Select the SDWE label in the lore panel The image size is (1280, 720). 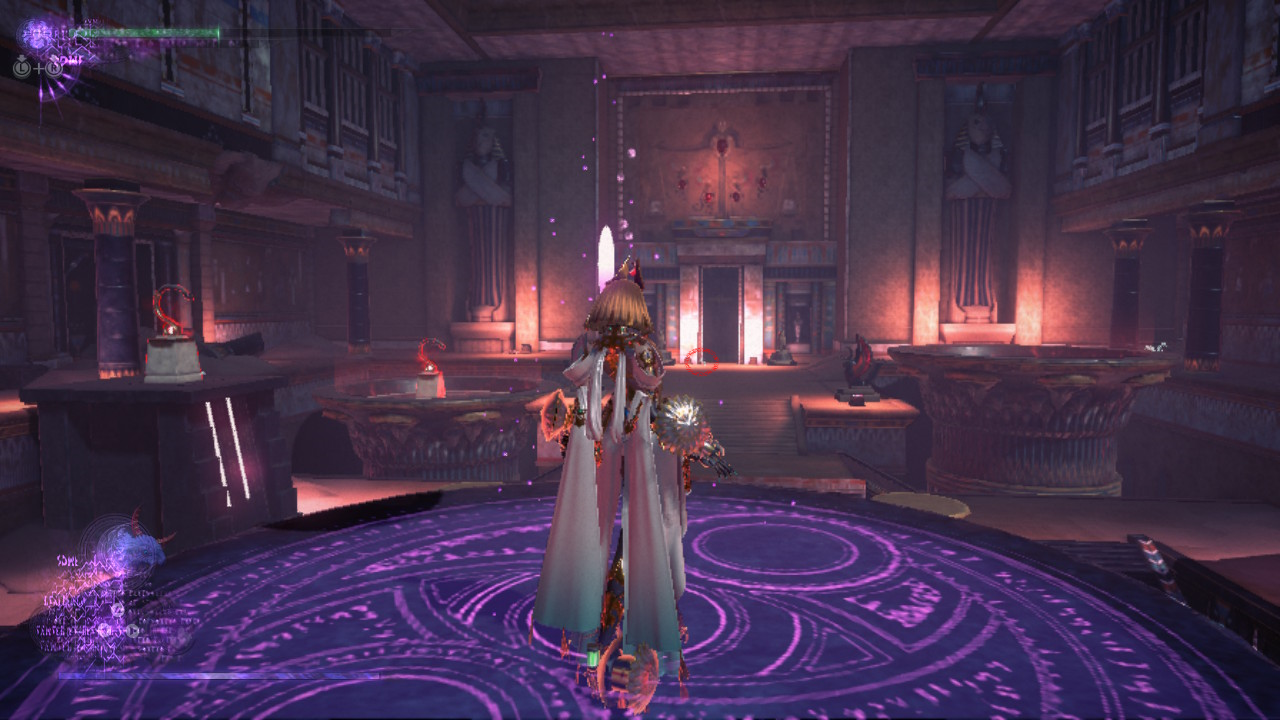tap(67, 560)
